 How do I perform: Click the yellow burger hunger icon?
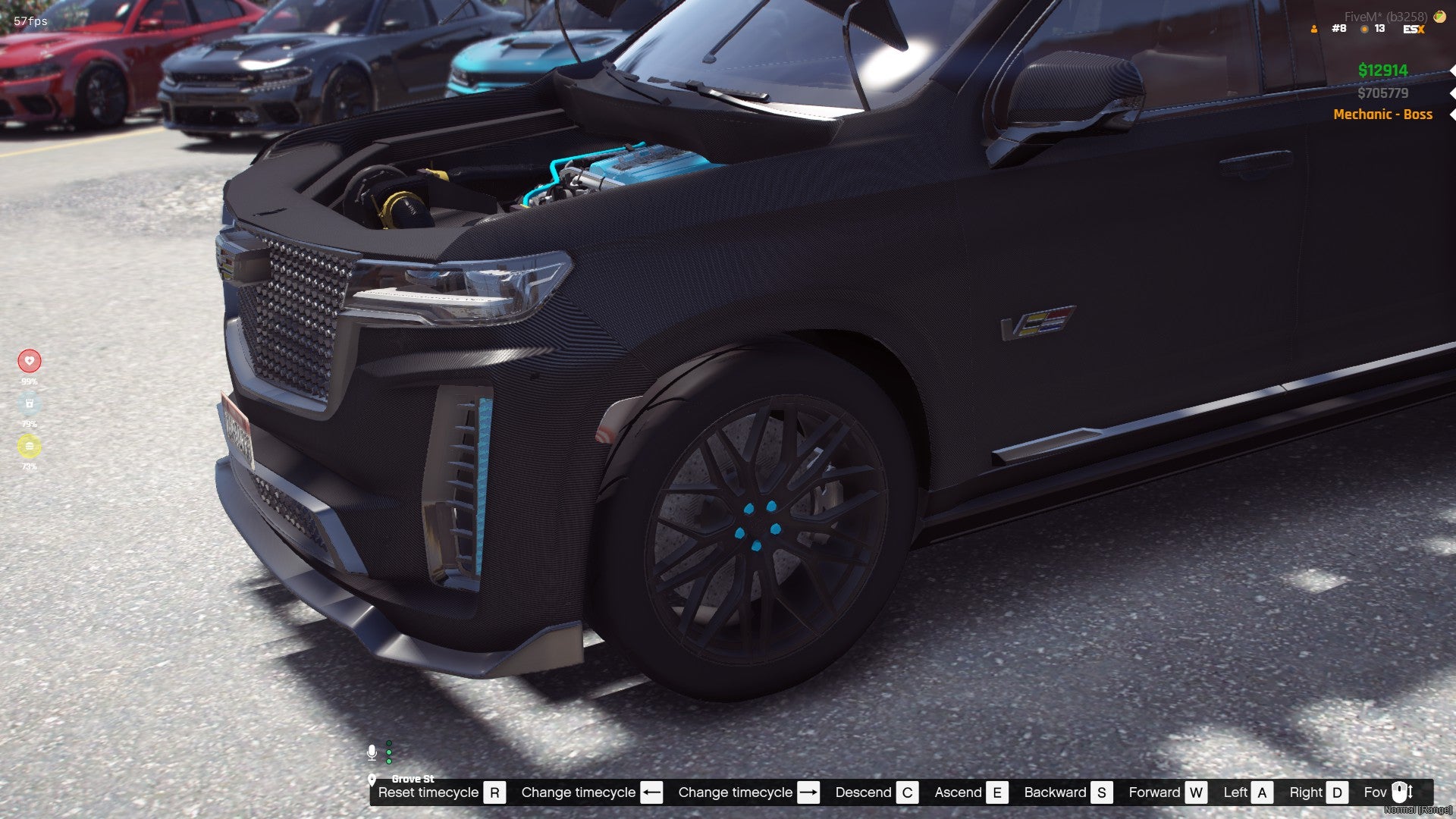30,446
